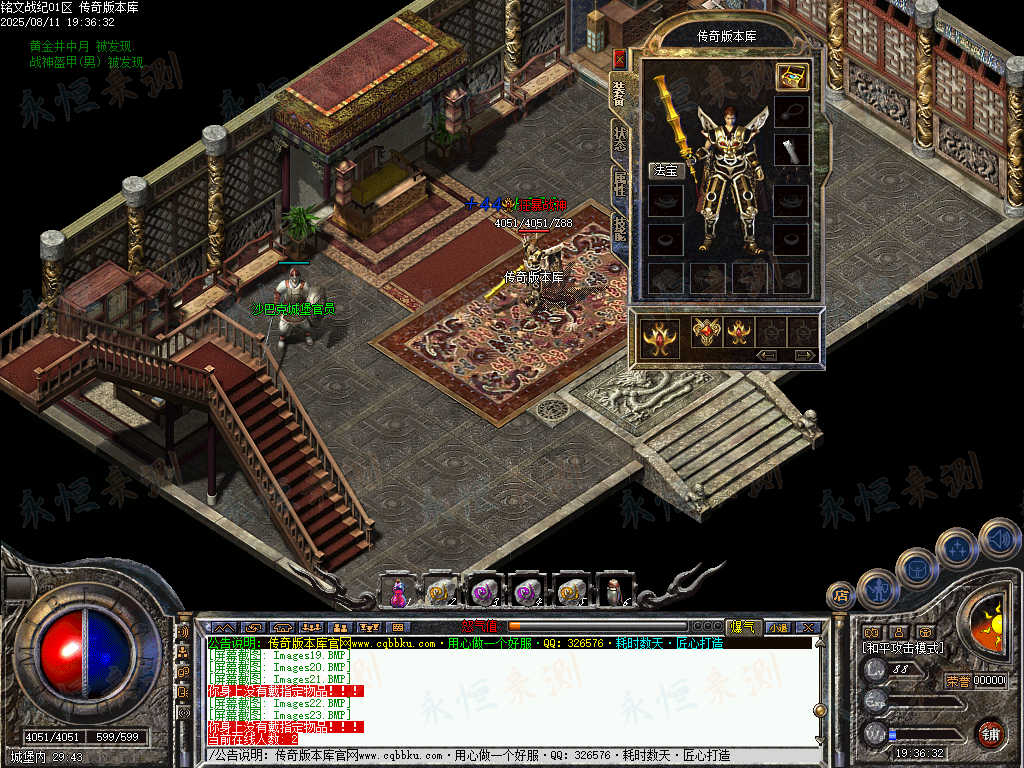
Task: Open the treasure chest icon slot
Action: click(791, 77)
